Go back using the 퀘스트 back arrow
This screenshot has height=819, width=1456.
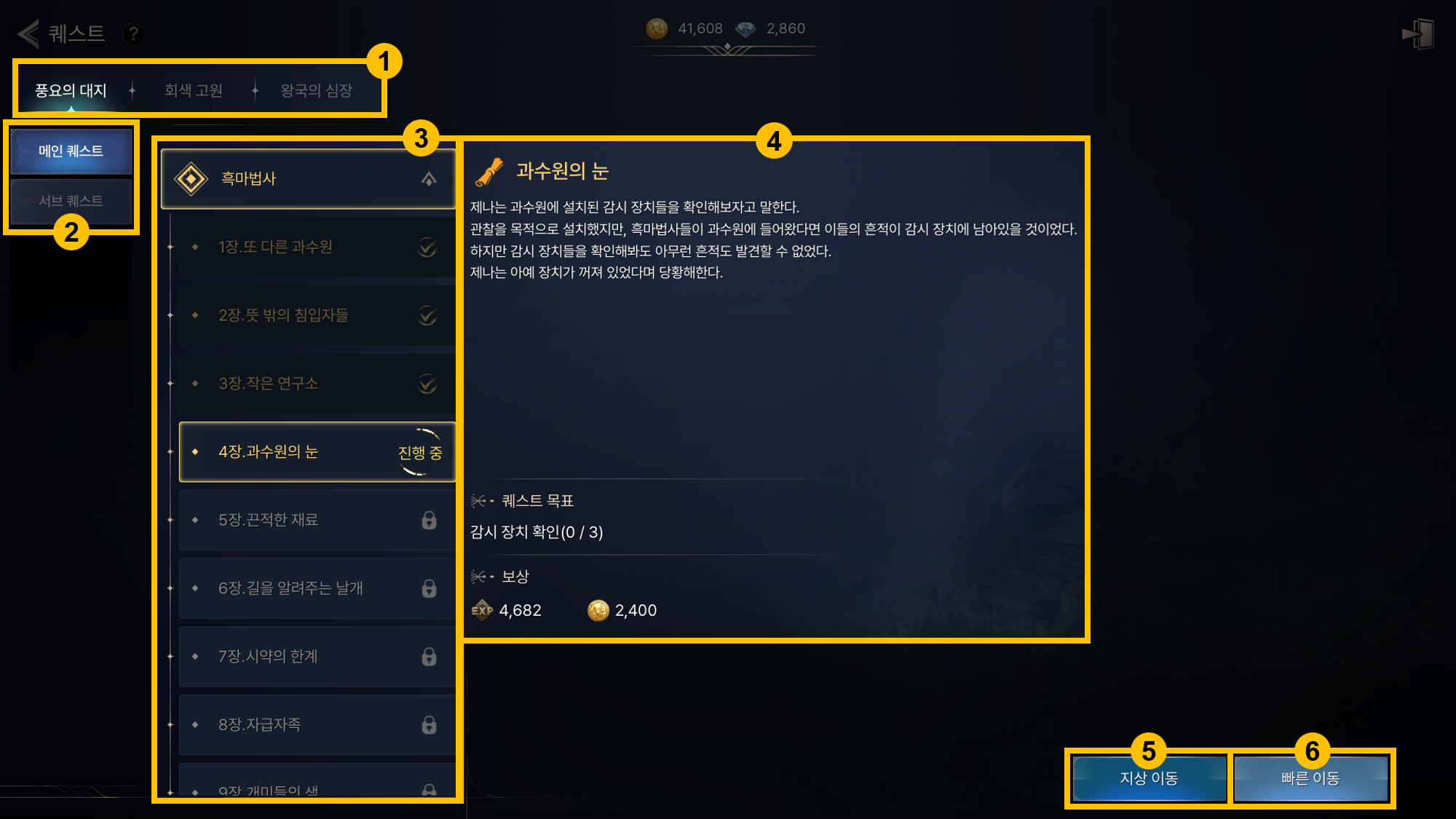pyautogui.click(x=29, y=33)
